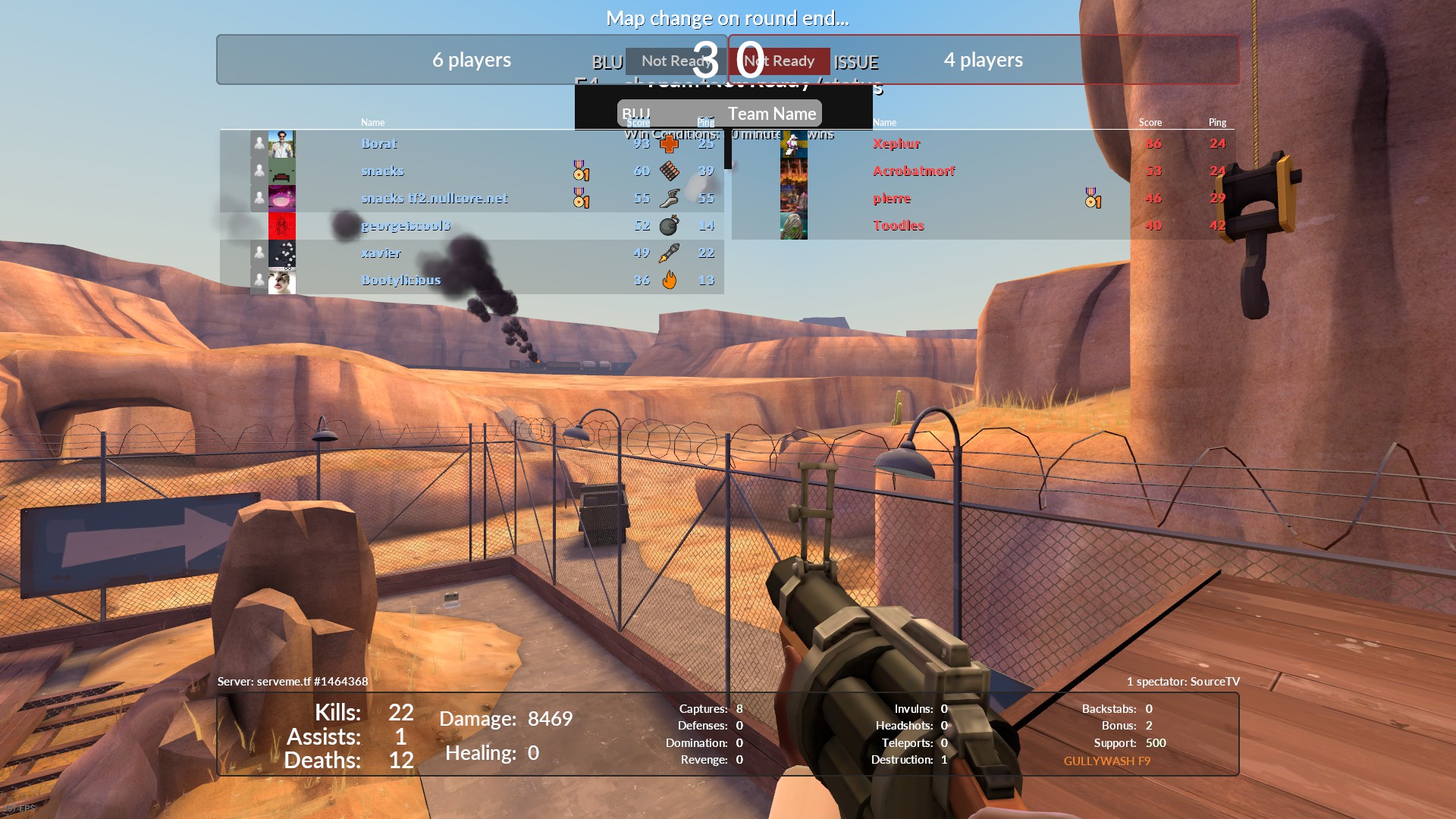Toggle the red team Not Ready button
The width and height of the screenshot is (1456, 819).
point(781,61)
